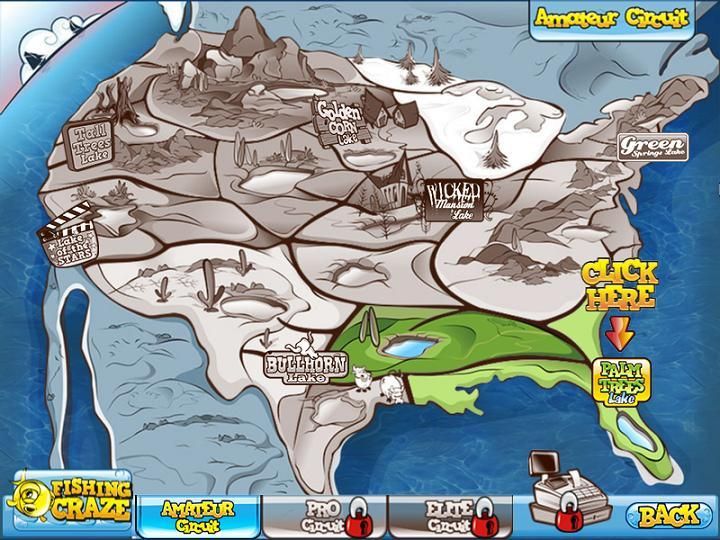Select the Green Springs Lake sign
720x540 pixels.
pos(651,148)
